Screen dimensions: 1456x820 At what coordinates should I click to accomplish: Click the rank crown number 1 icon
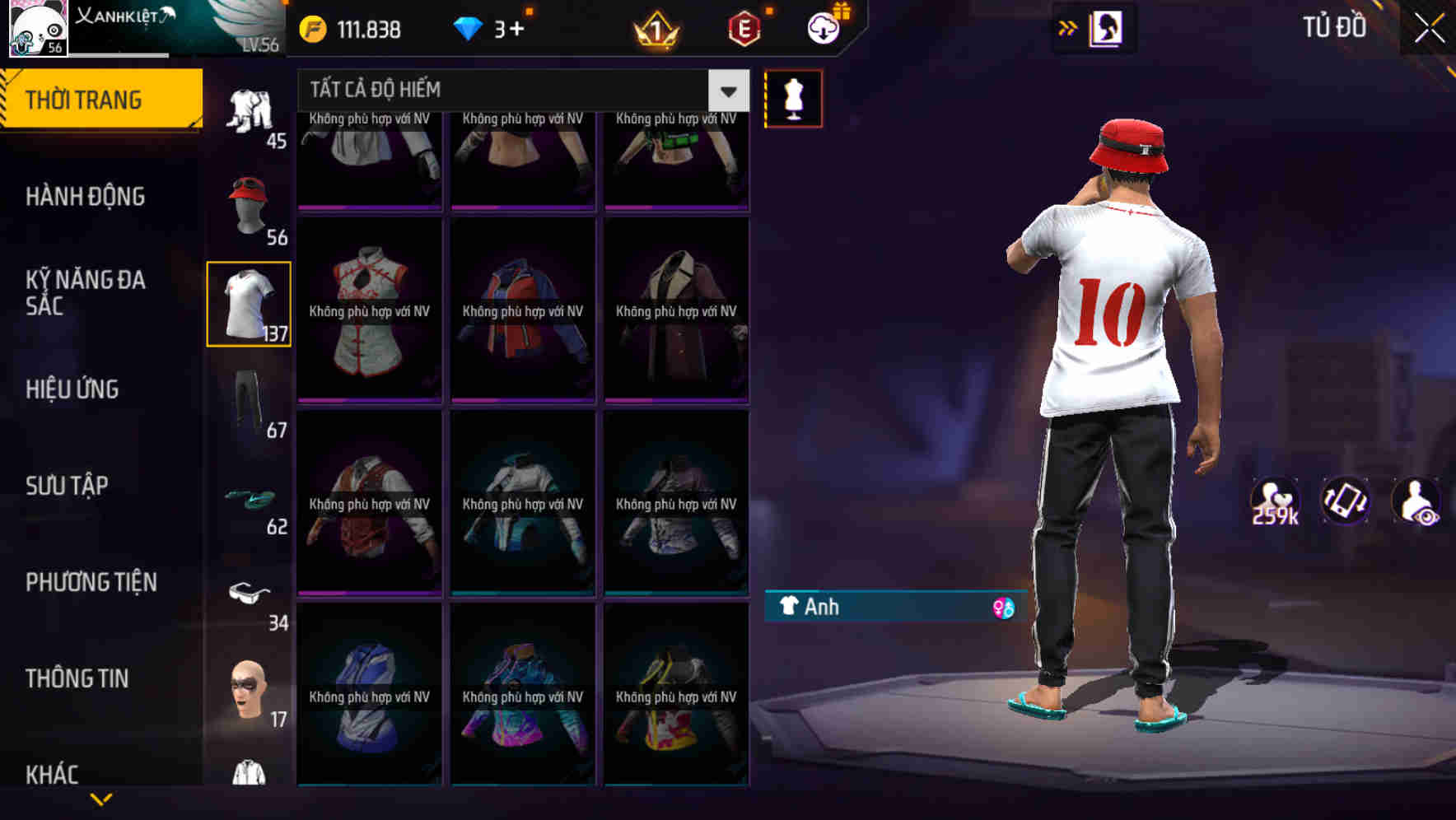pos(655,30)
